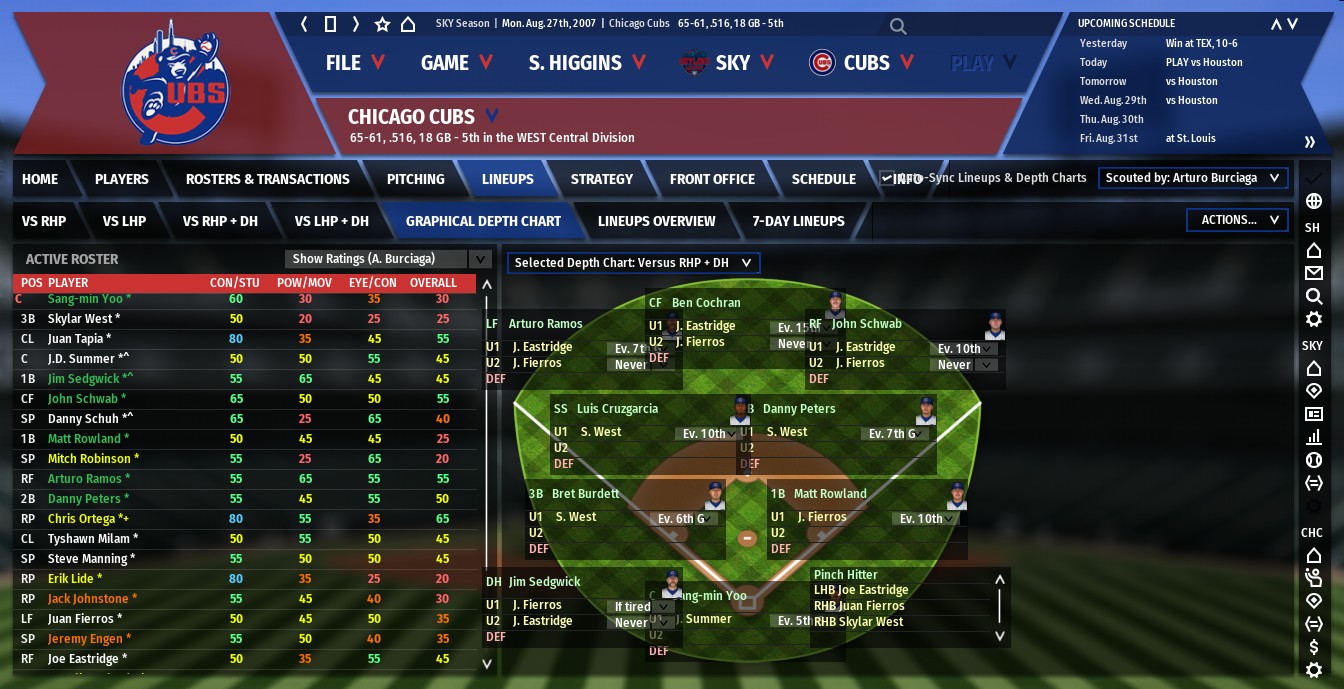Show the LINEUPS OVERVIEW subtab
Image resolution: width=1344 pixels, height=689 pixels.
[x=656, y=221]
